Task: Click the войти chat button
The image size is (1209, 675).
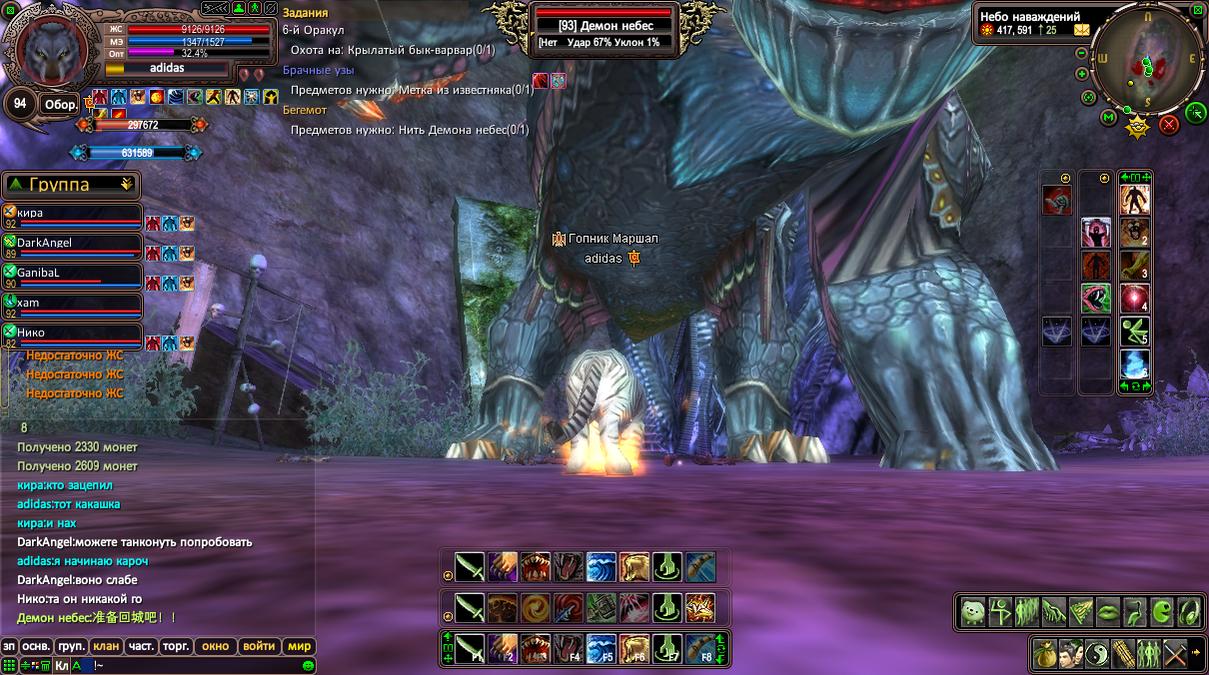Action: pos(259,646)
